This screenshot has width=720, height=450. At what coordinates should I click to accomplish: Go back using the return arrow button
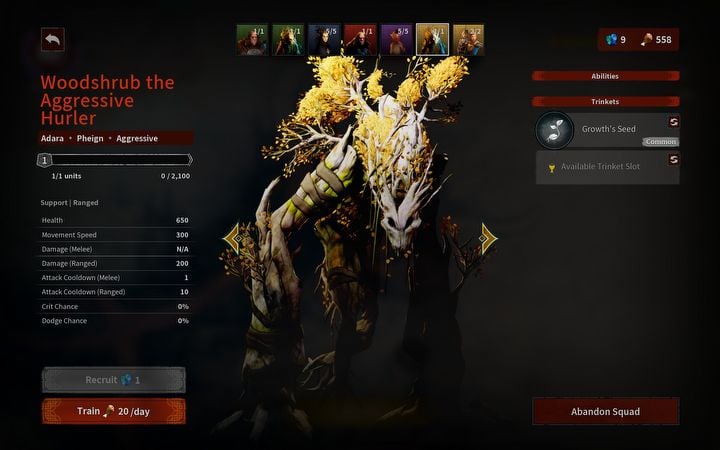52,39
